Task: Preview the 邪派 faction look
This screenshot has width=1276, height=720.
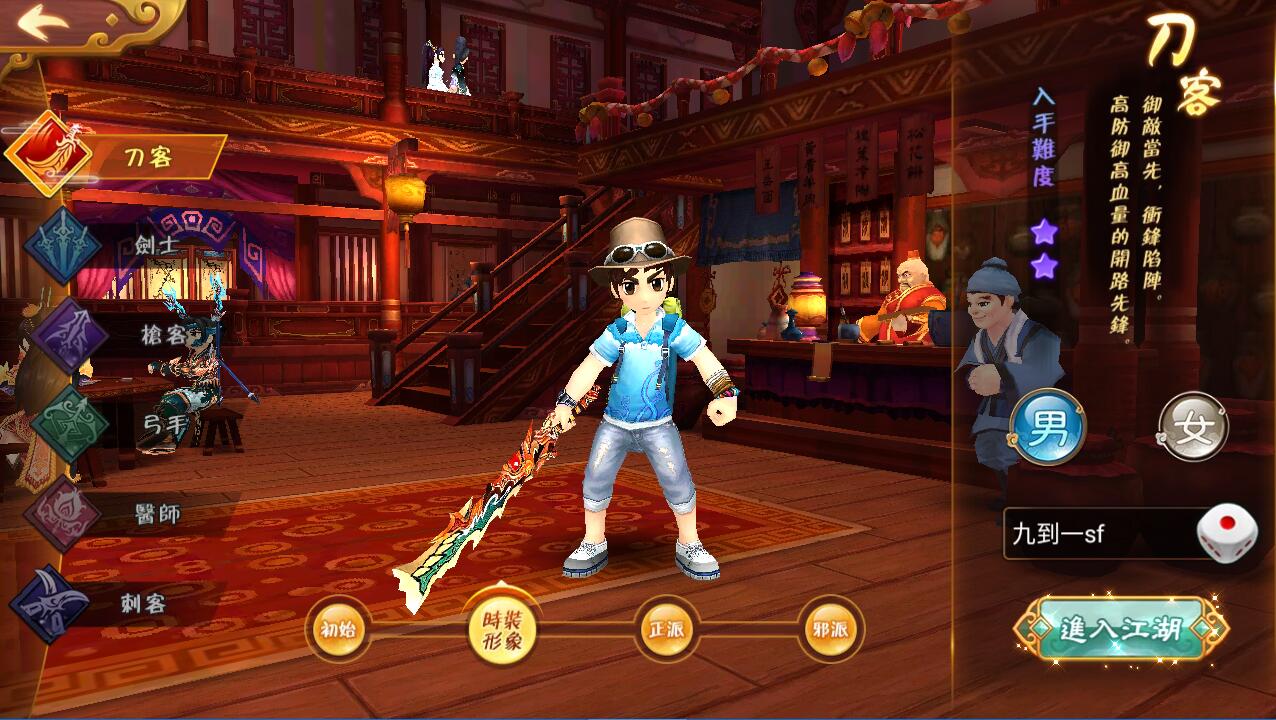Action: 830,629
